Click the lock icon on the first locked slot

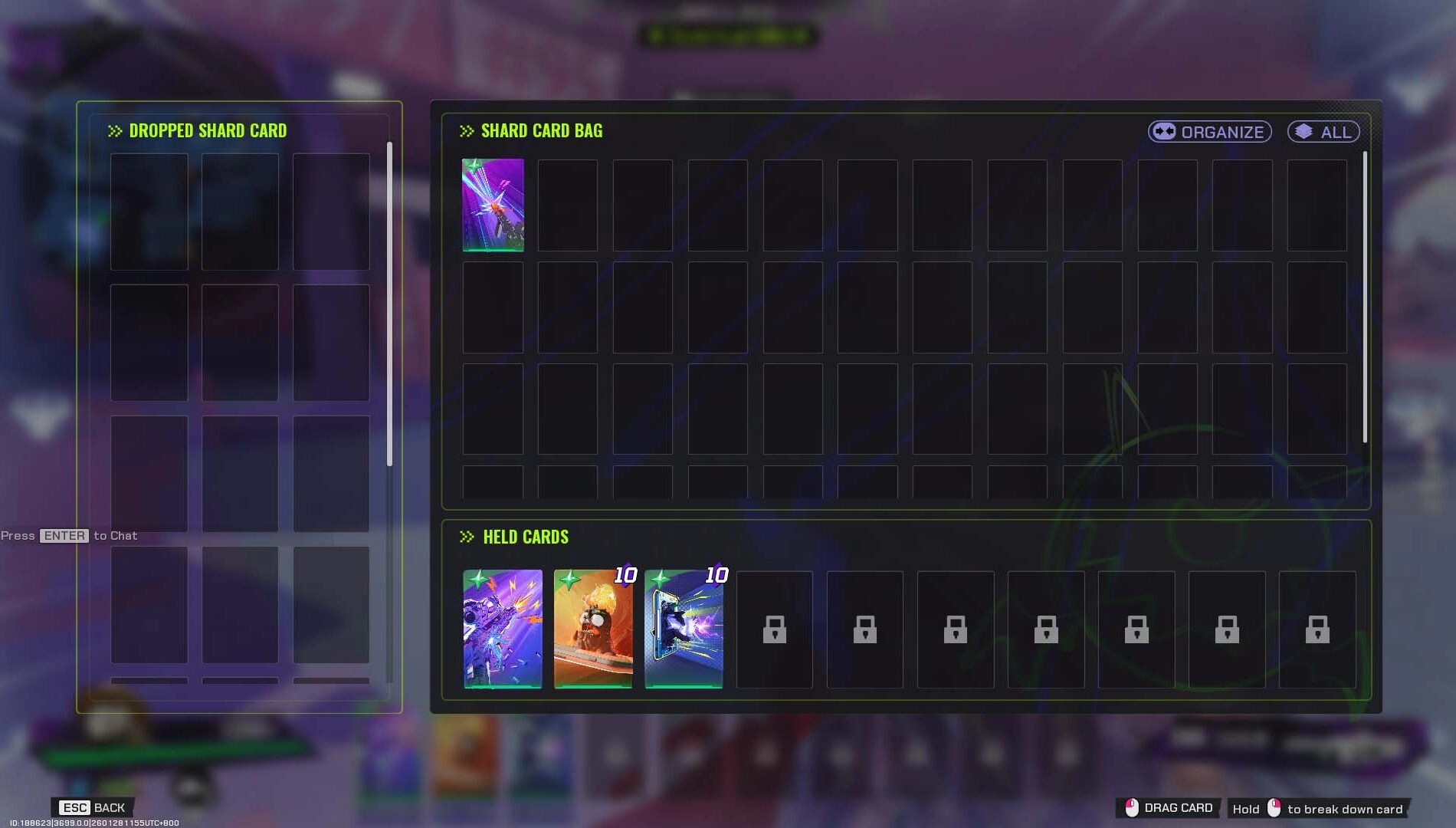pos(774,631)
